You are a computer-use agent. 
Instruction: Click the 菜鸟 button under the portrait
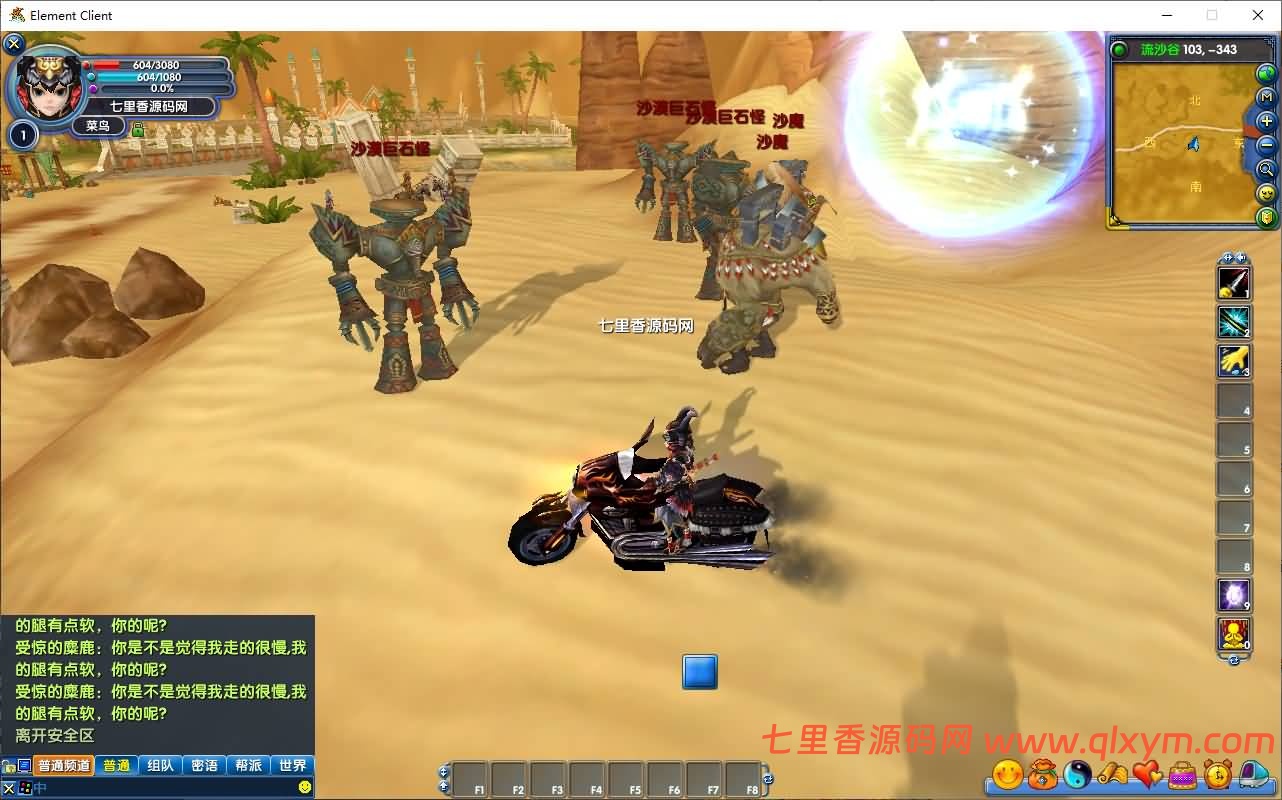tap(100, 125)
